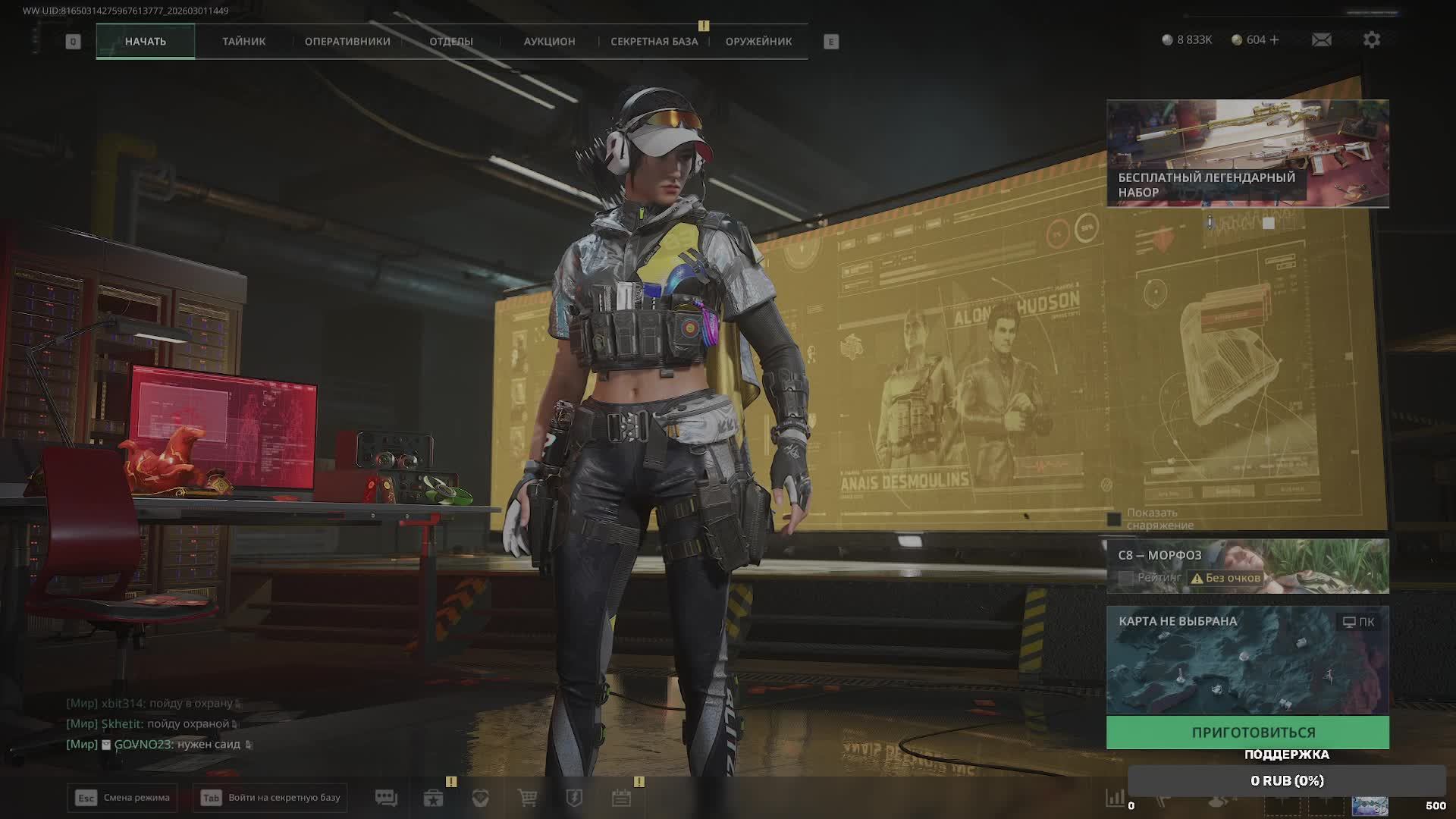Open the free legendary set banner
Viewport: 1456px width, 819px height.
pyautogui.click(x=1247, y=153)
